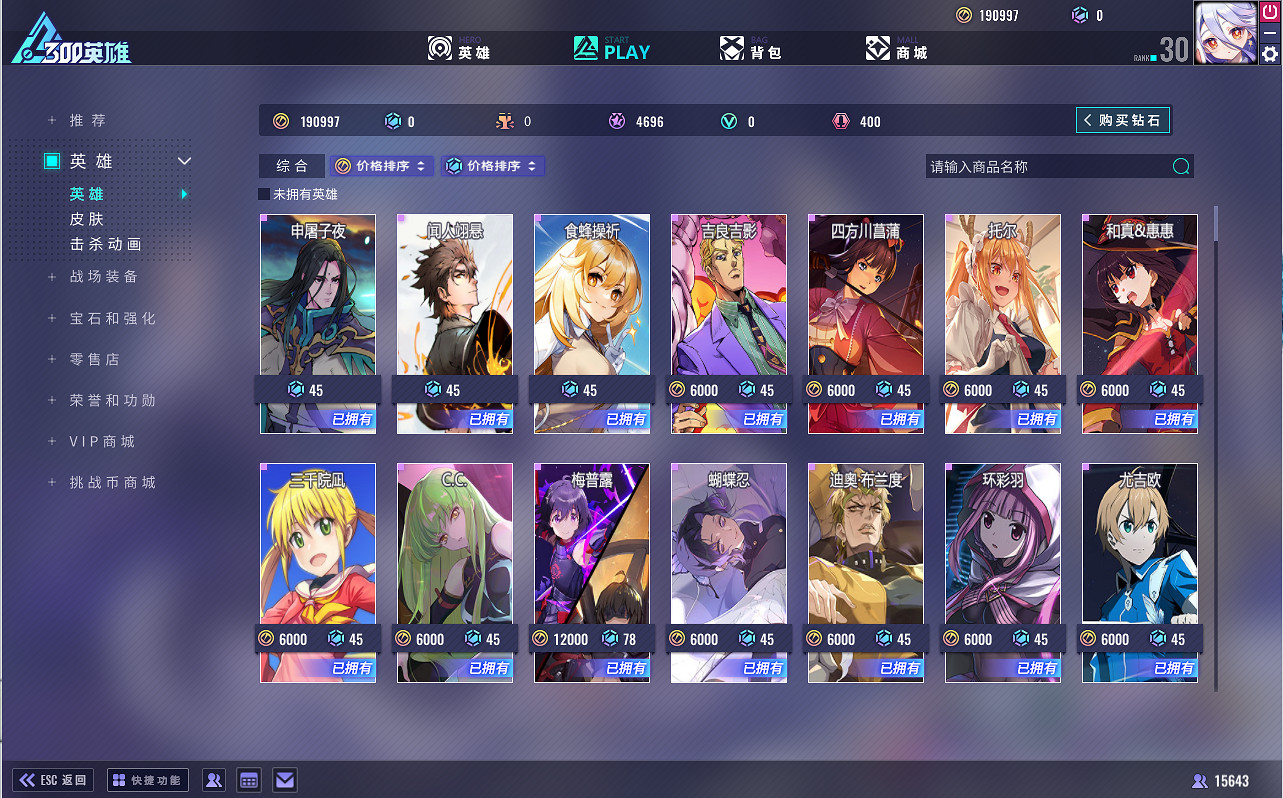
Task: Open the 背包 bag icon in top navigation
Action: click(733, 47)
